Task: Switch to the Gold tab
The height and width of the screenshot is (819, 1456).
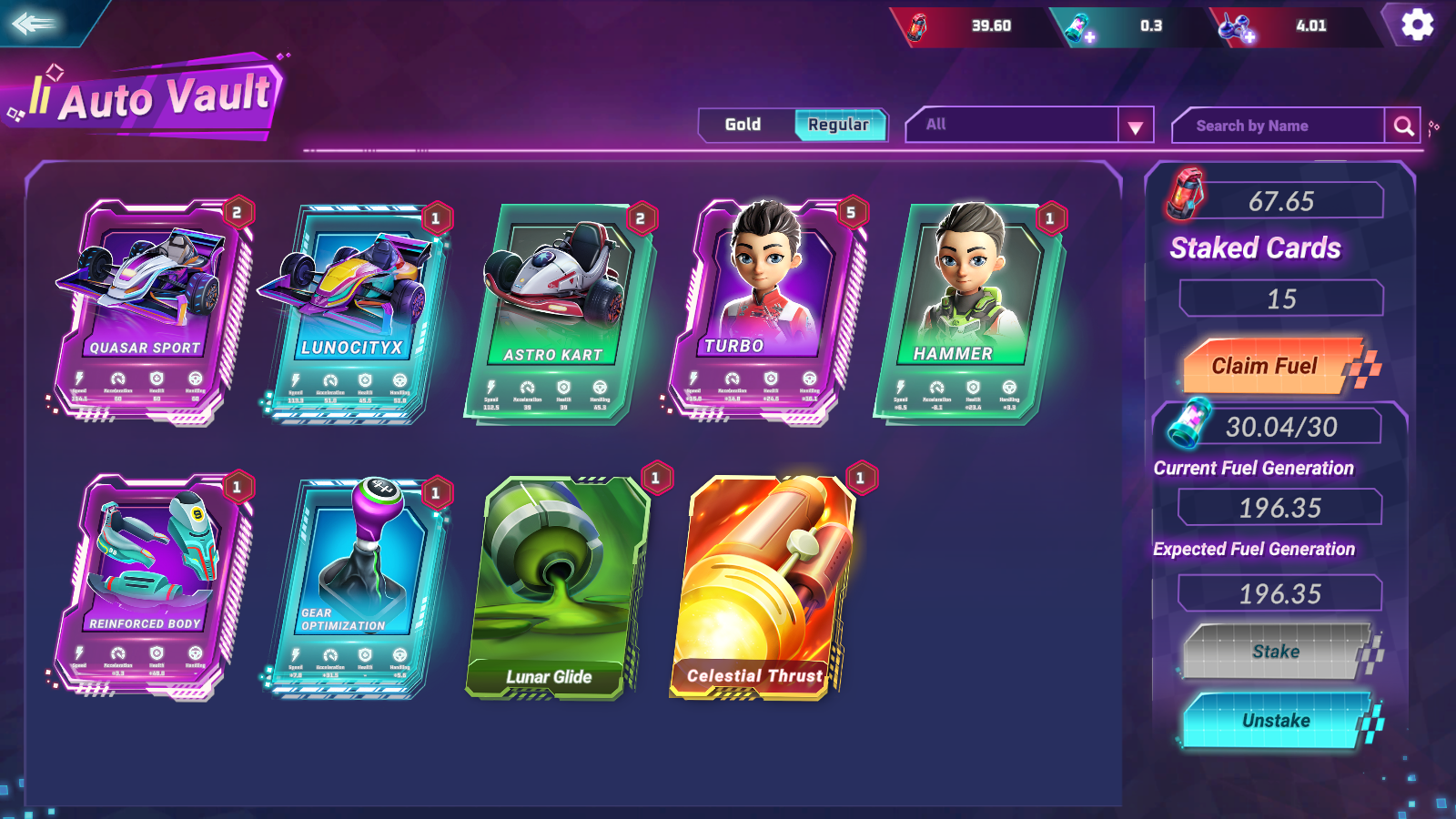Action: (x=743, y=125)
